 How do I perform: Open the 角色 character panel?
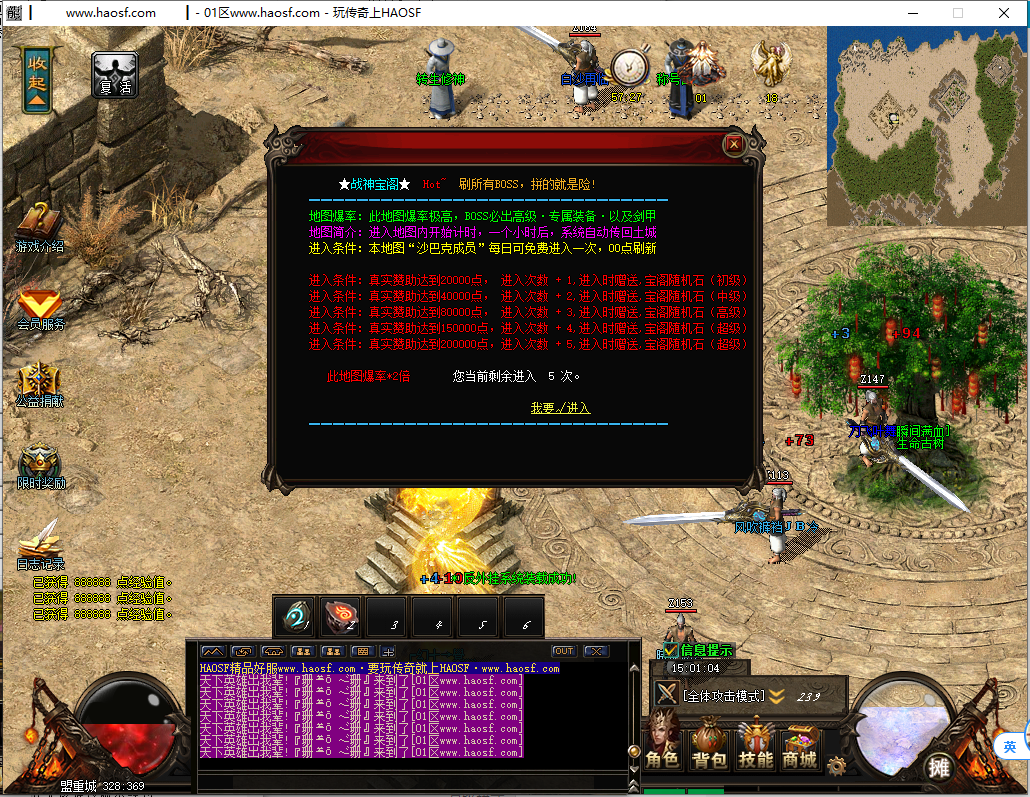point(664,747)
